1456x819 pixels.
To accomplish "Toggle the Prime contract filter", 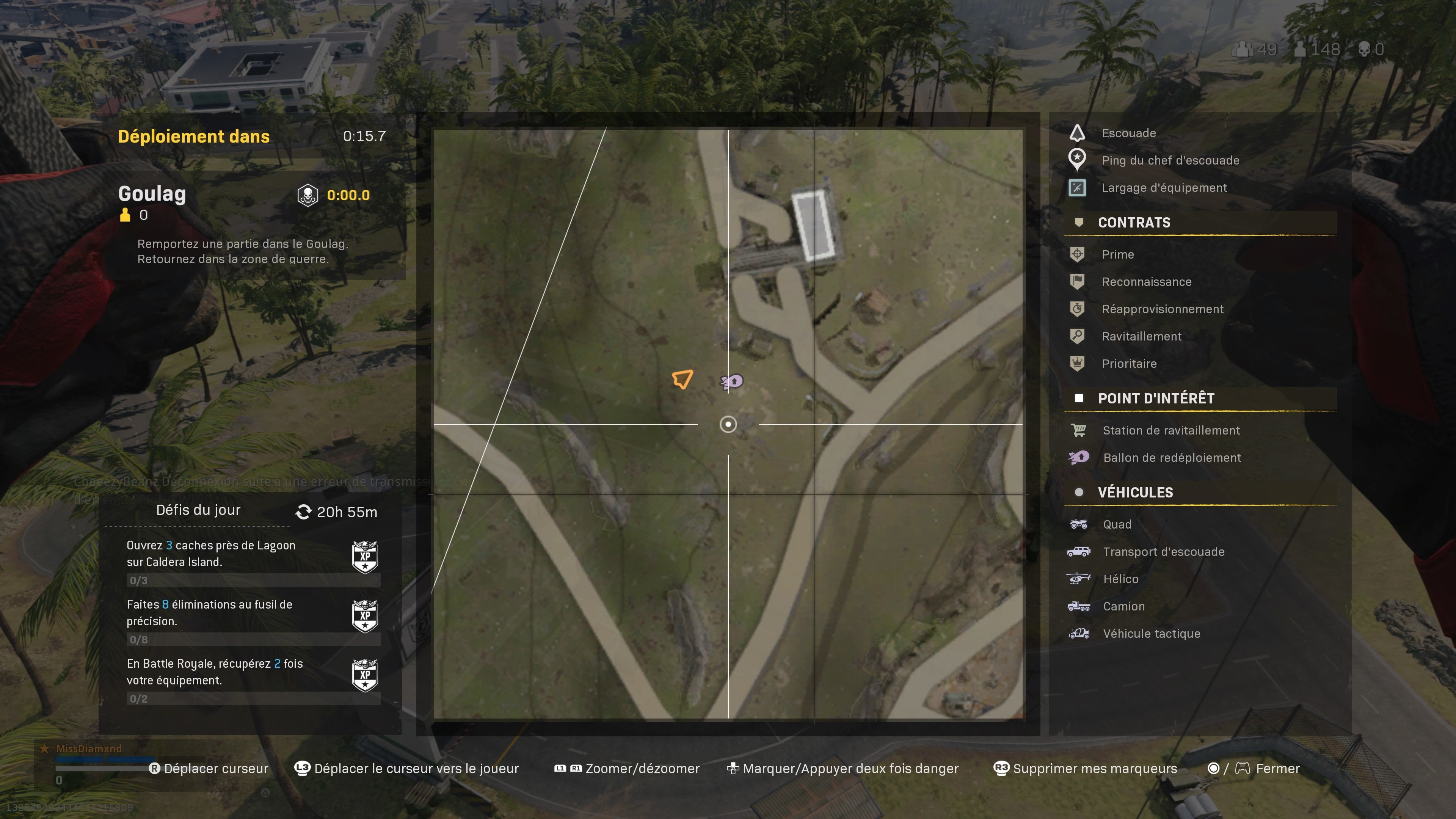I will tap(1117, 254).
